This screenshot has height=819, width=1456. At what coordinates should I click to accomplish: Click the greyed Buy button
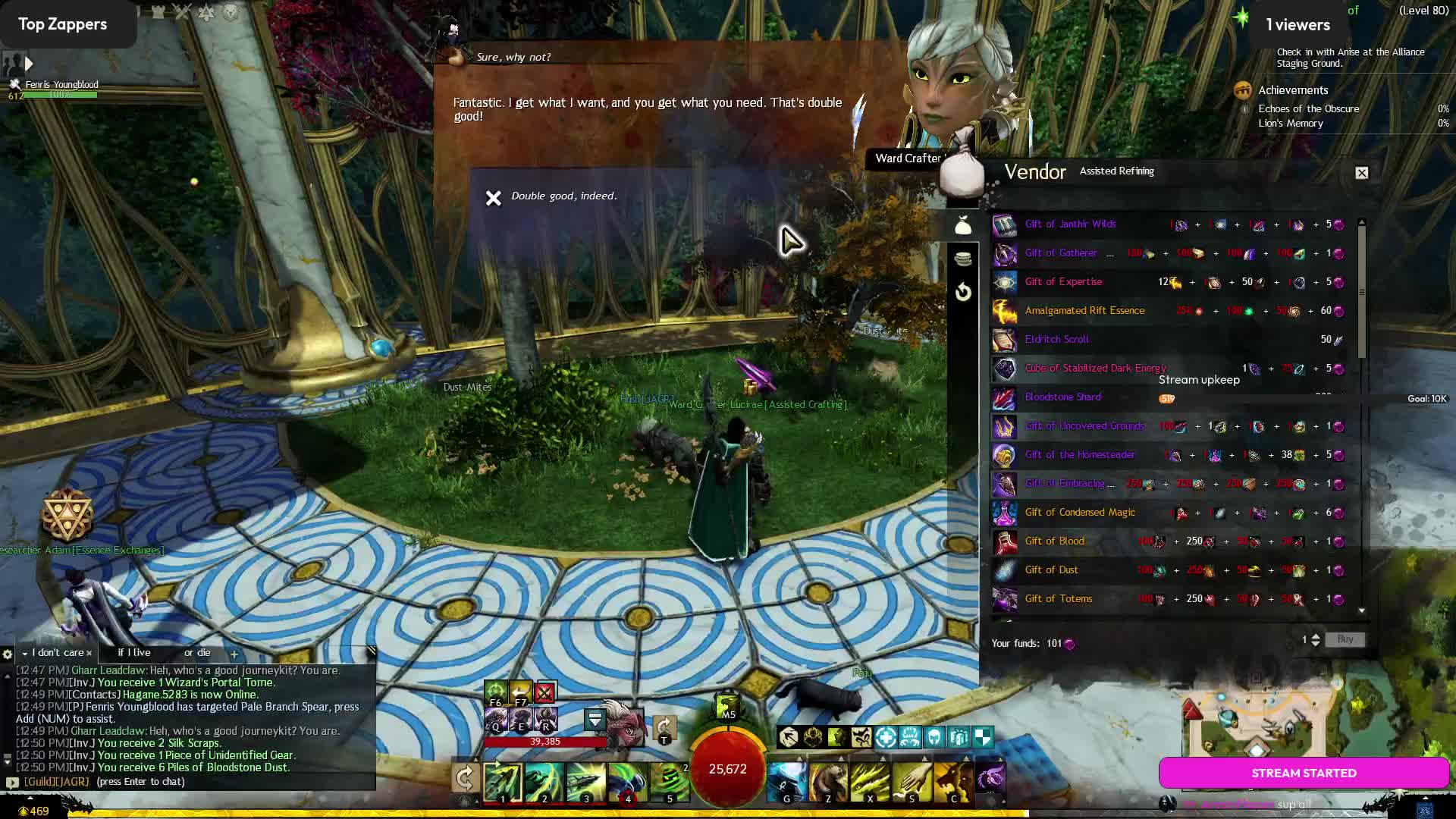click(1345, 640)
